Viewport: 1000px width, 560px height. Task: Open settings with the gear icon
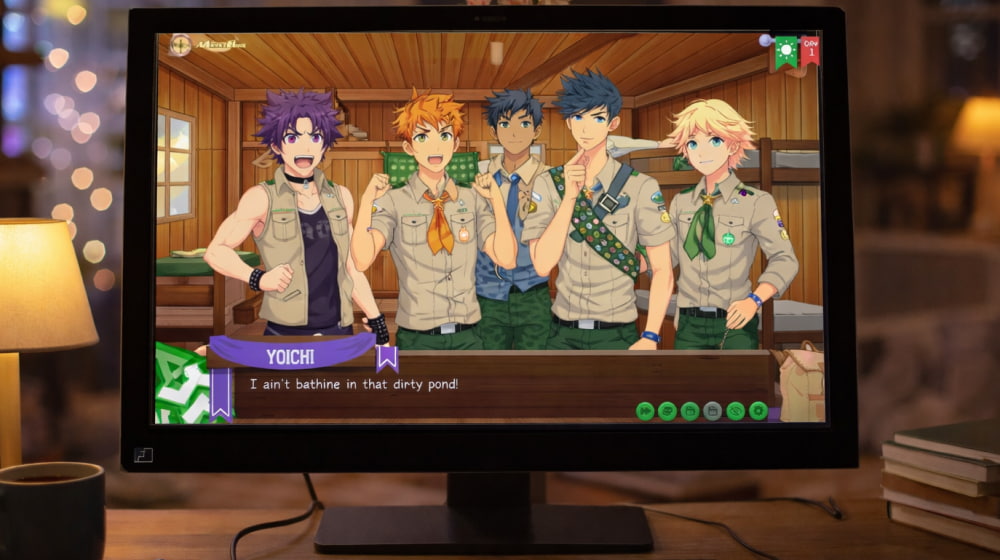758,410
